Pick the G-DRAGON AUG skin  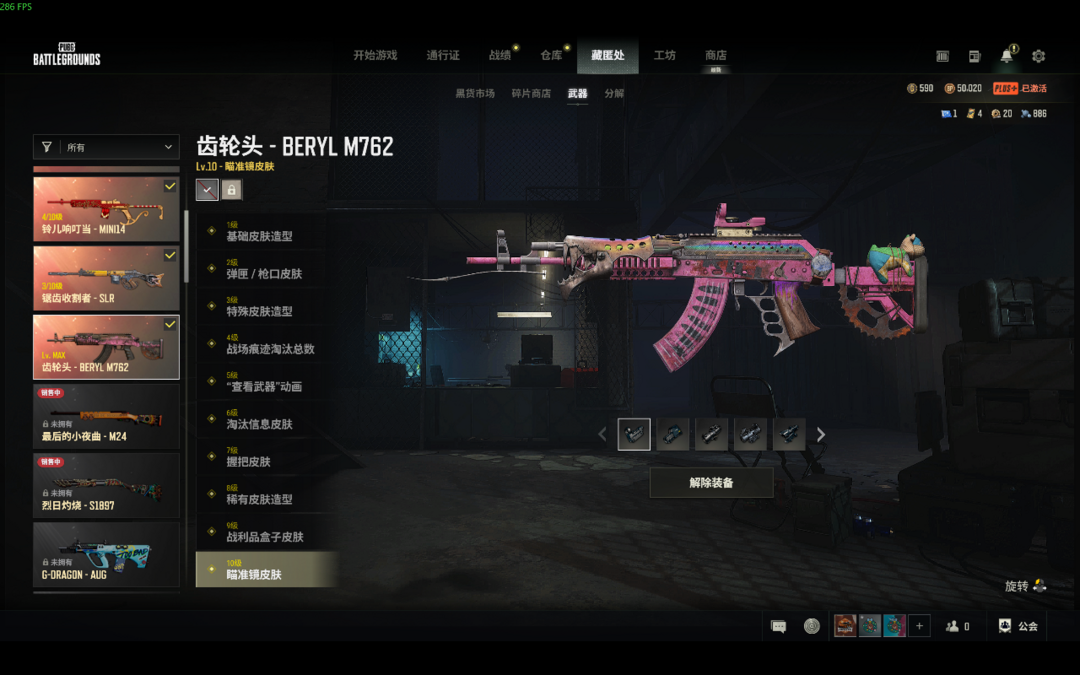(106, 553)
